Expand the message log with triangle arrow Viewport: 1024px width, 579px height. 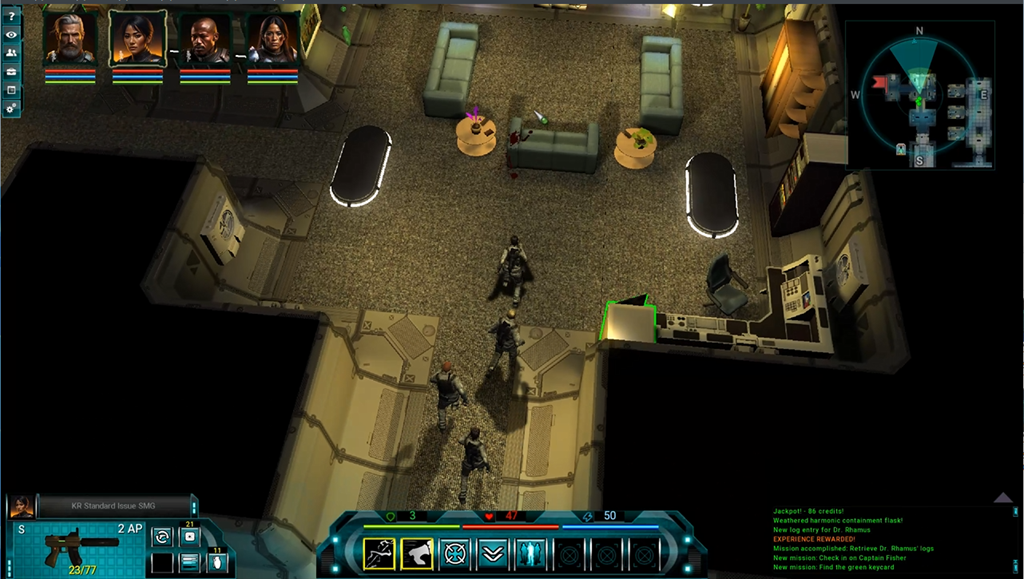point(1003,497)
